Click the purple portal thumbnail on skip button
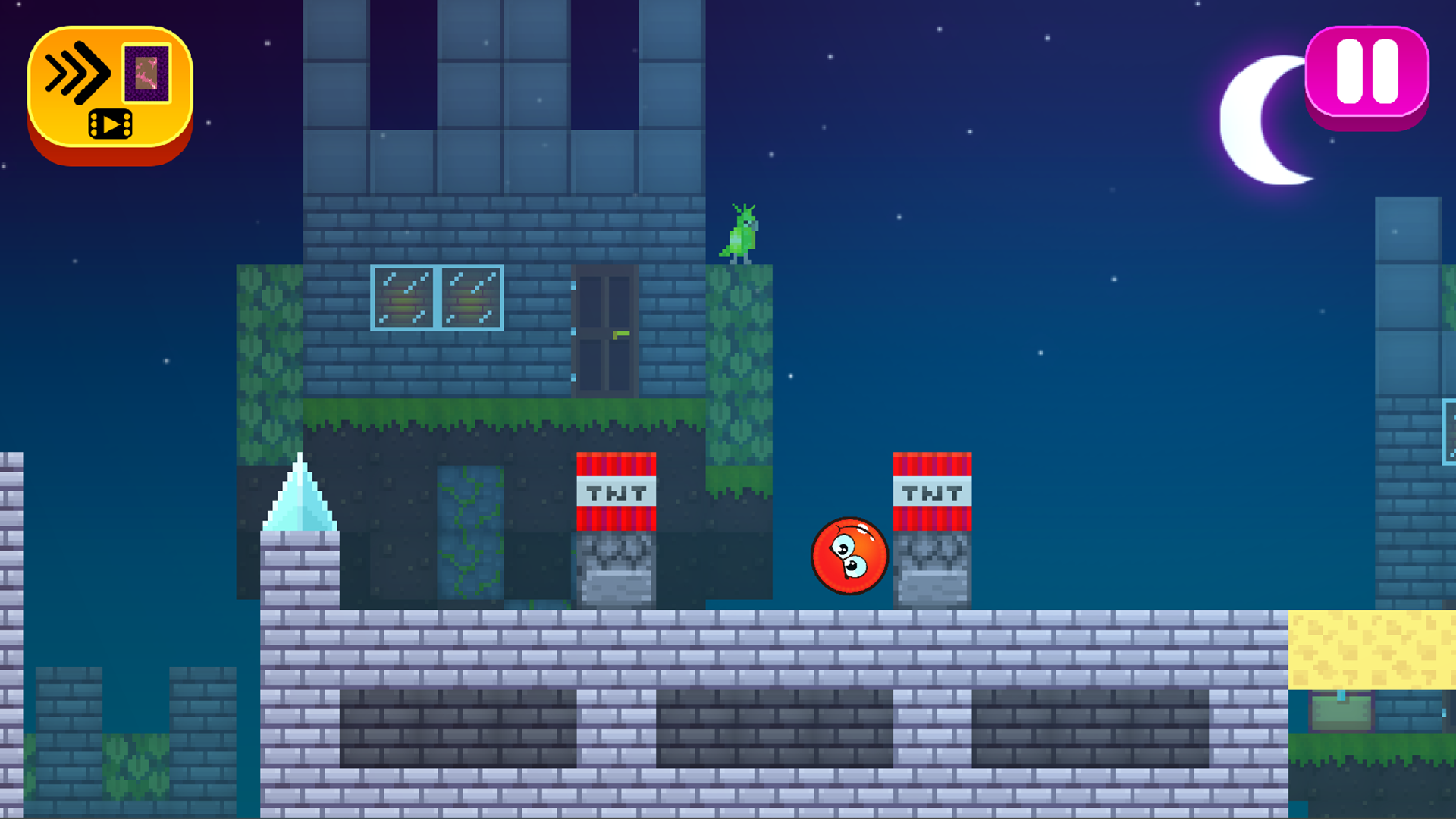The height and width of the screenshot is (819, 1456). pyautogui.click(x=146, y=74)
